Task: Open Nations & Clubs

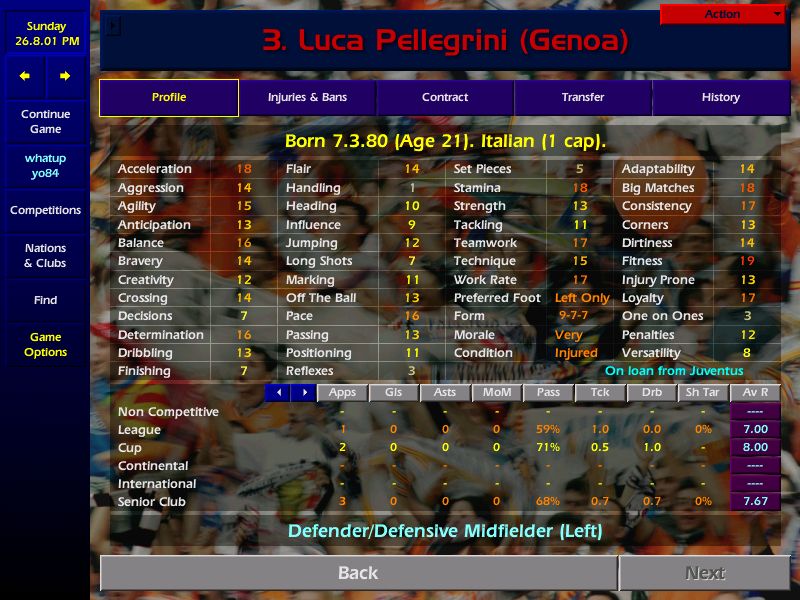Action: point(45,256)
